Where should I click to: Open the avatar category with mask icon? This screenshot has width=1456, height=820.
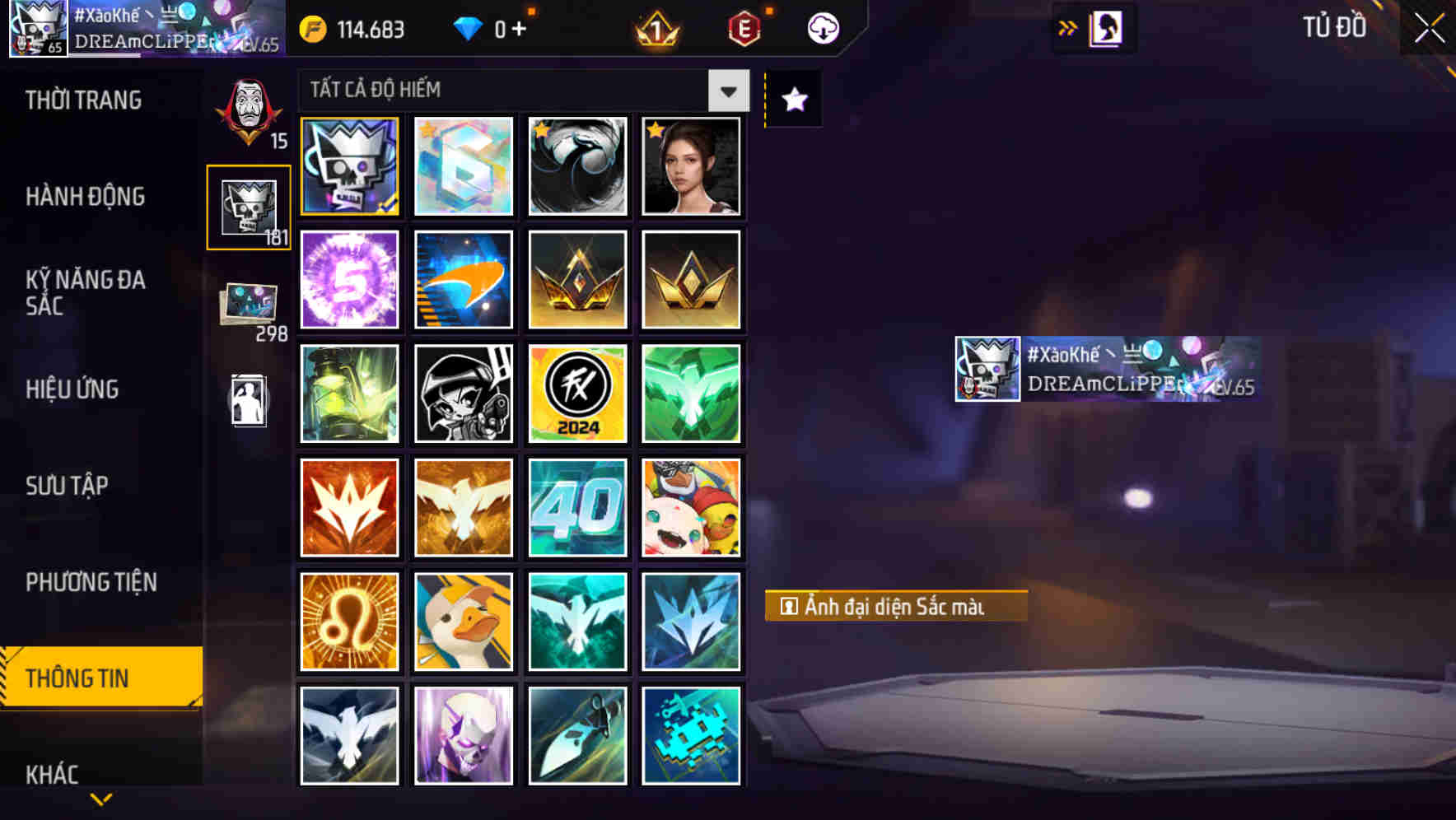246,115
